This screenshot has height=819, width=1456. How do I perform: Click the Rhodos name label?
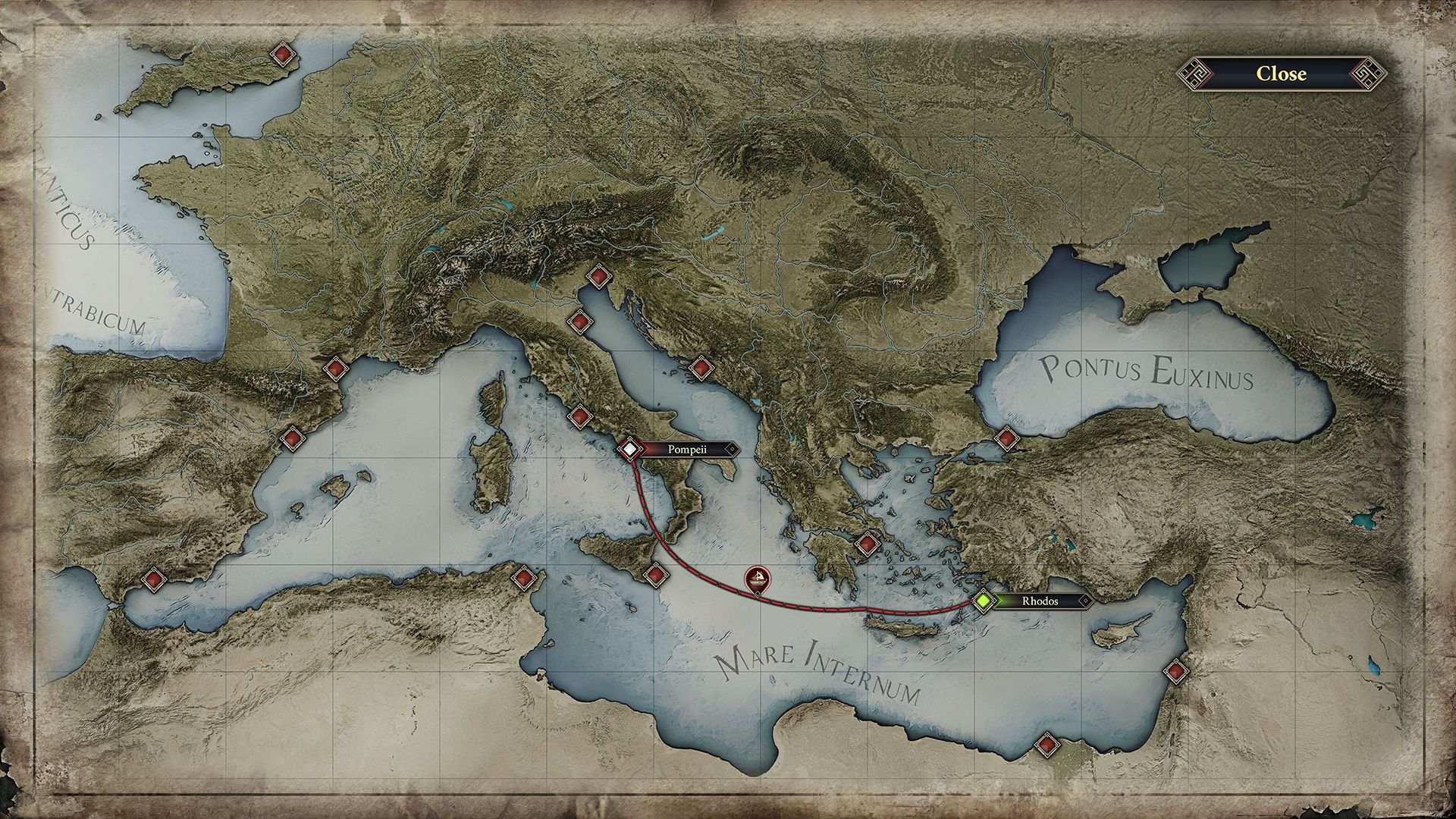coord(1040,601)
